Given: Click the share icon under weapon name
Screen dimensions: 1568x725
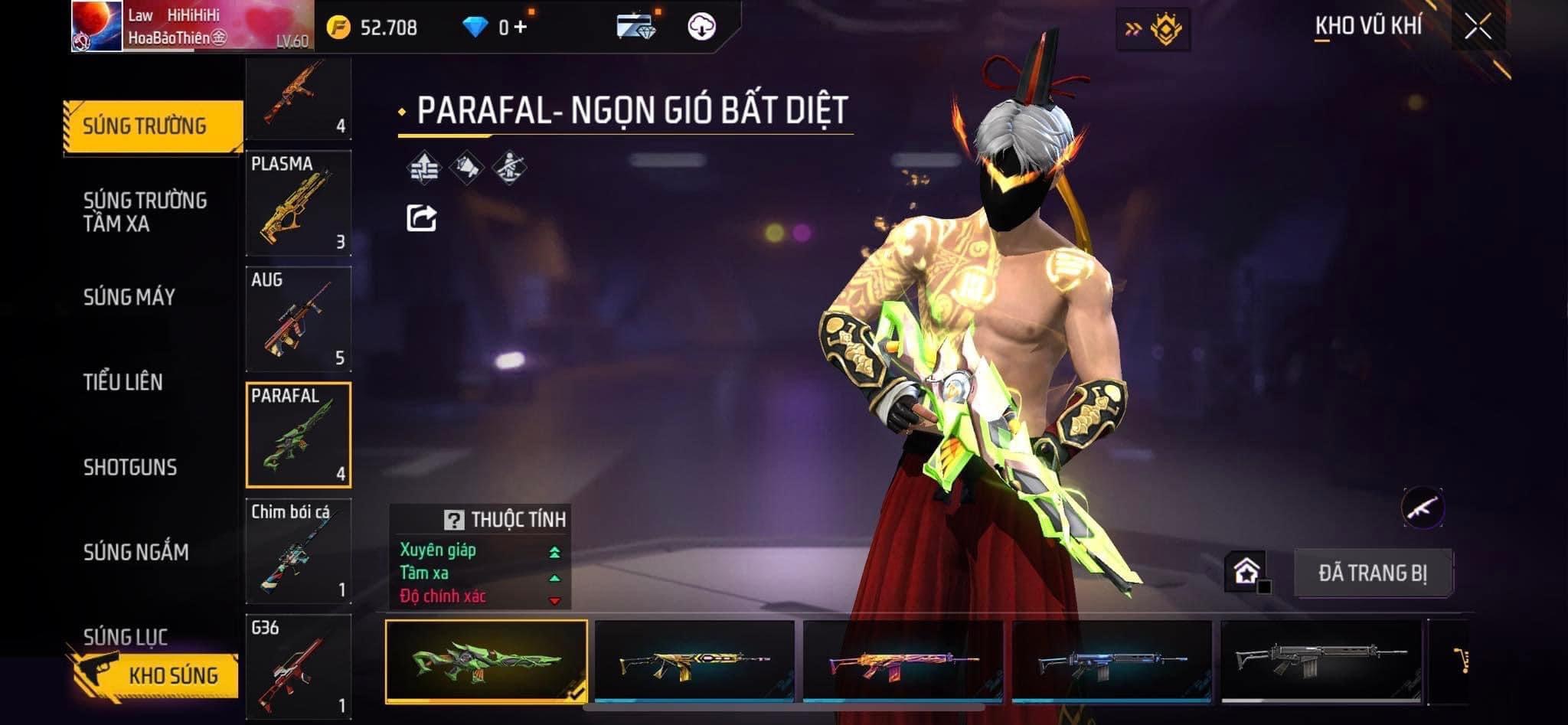Looking at the screenshot, I should pos(421,218).
